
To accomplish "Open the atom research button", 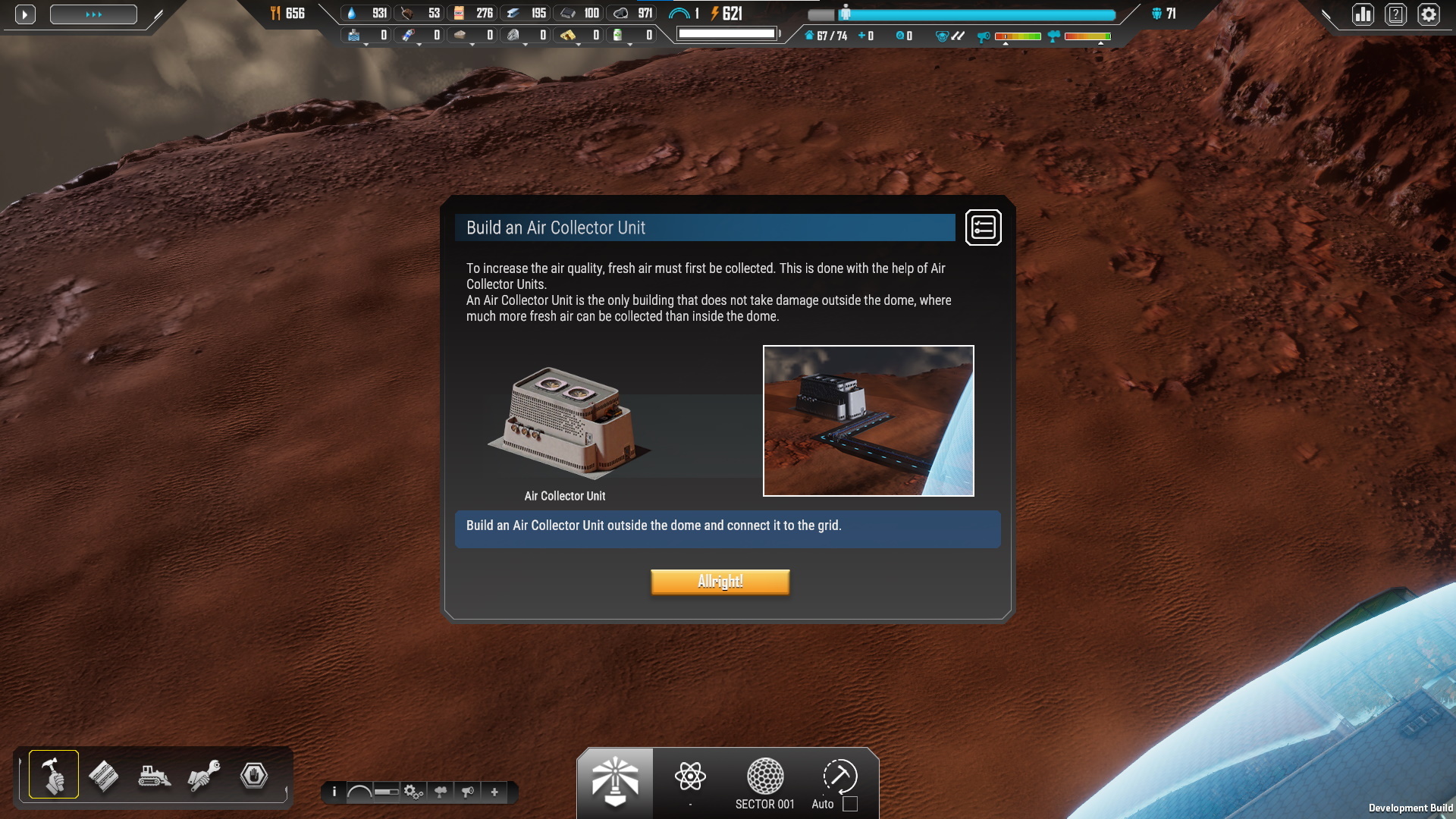I will (x=690, y=777).
